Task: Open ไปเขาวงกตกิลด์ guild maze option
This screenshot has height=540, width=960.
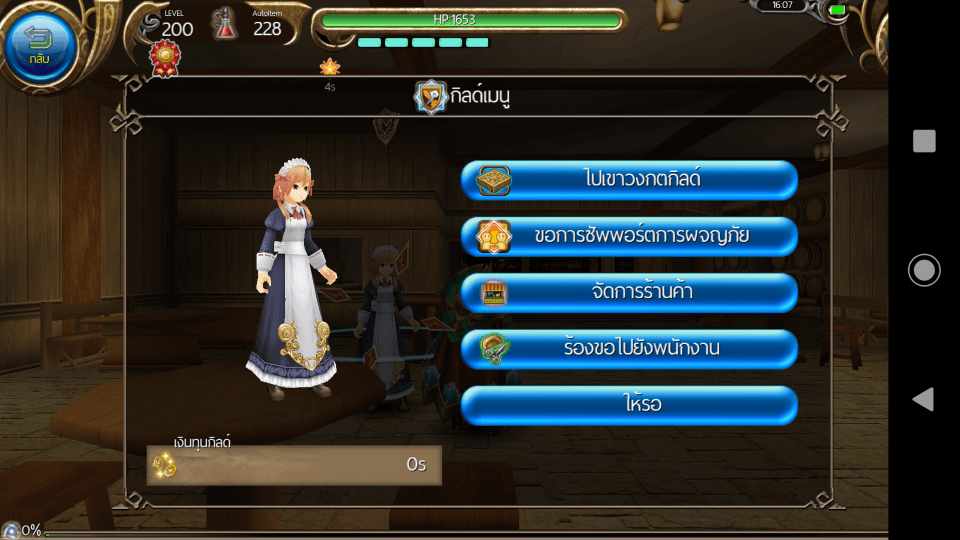Action: [629, 180]
